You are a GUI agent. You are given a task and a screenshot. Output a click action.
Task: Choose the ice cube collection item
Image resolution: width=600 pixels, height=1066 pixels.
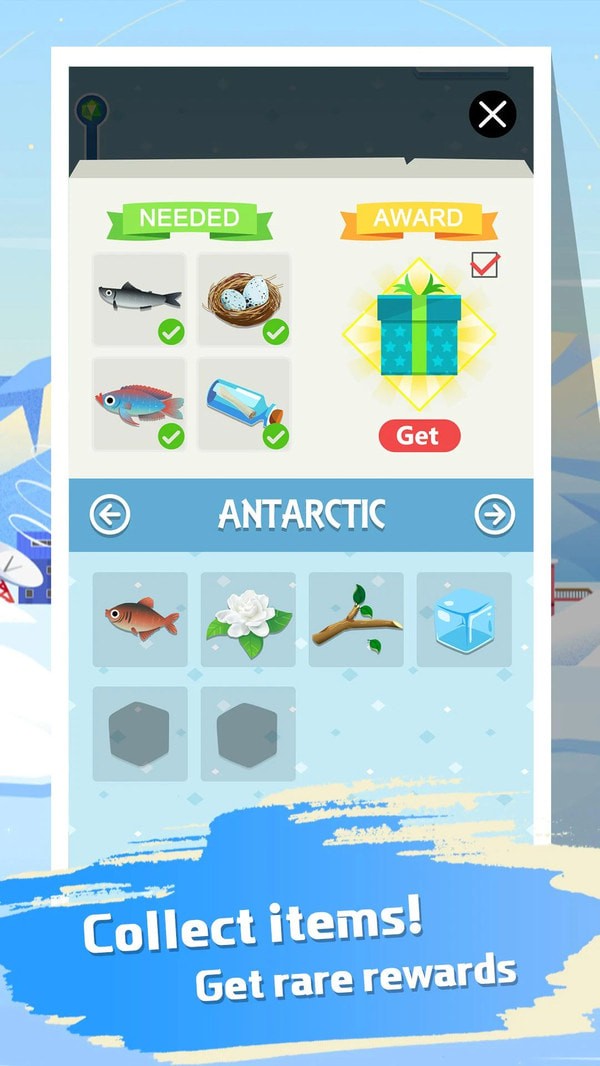point(464,619)
